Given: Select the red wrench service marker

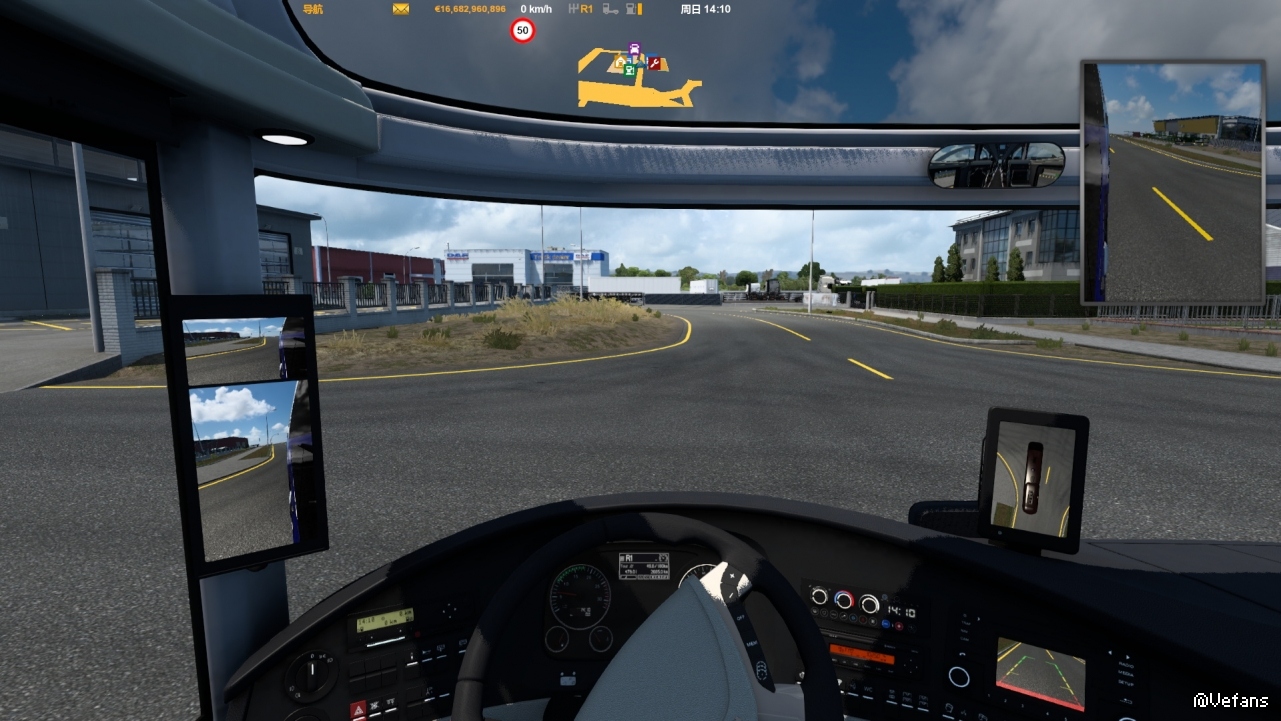Looking at the screenshot, I should click(x=654, y=64).
